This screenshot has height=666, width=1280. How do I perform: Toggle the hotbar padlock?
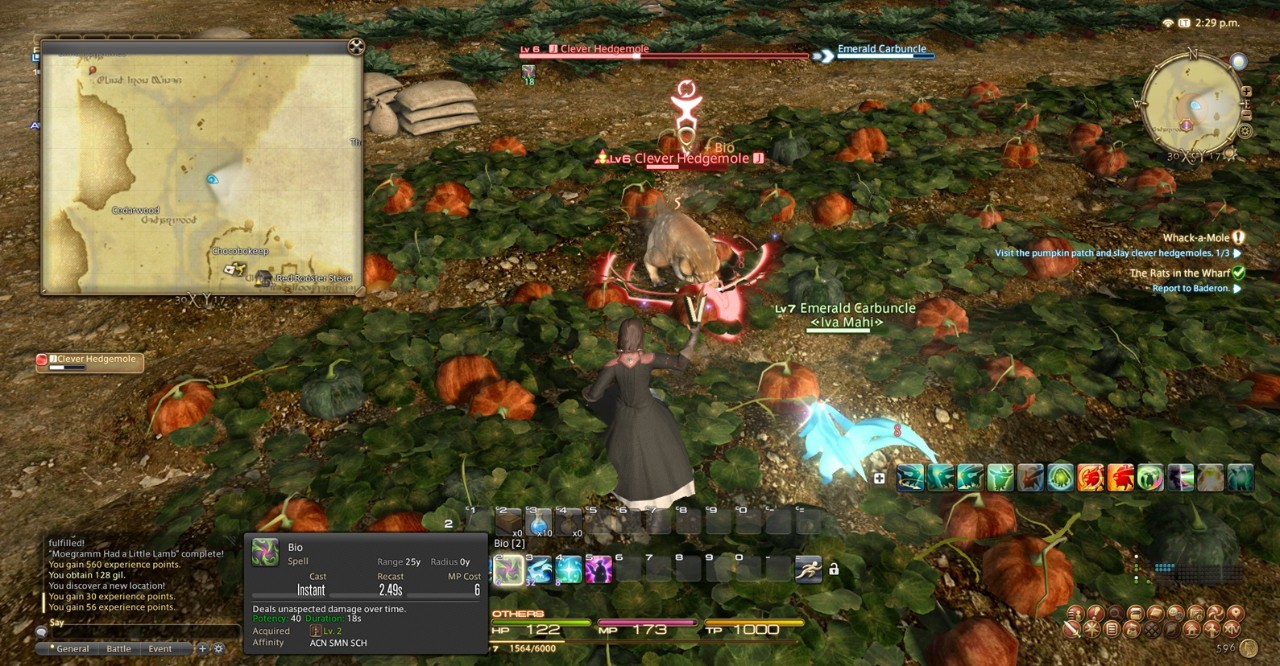pyautogui.click(x=833, y=569)
